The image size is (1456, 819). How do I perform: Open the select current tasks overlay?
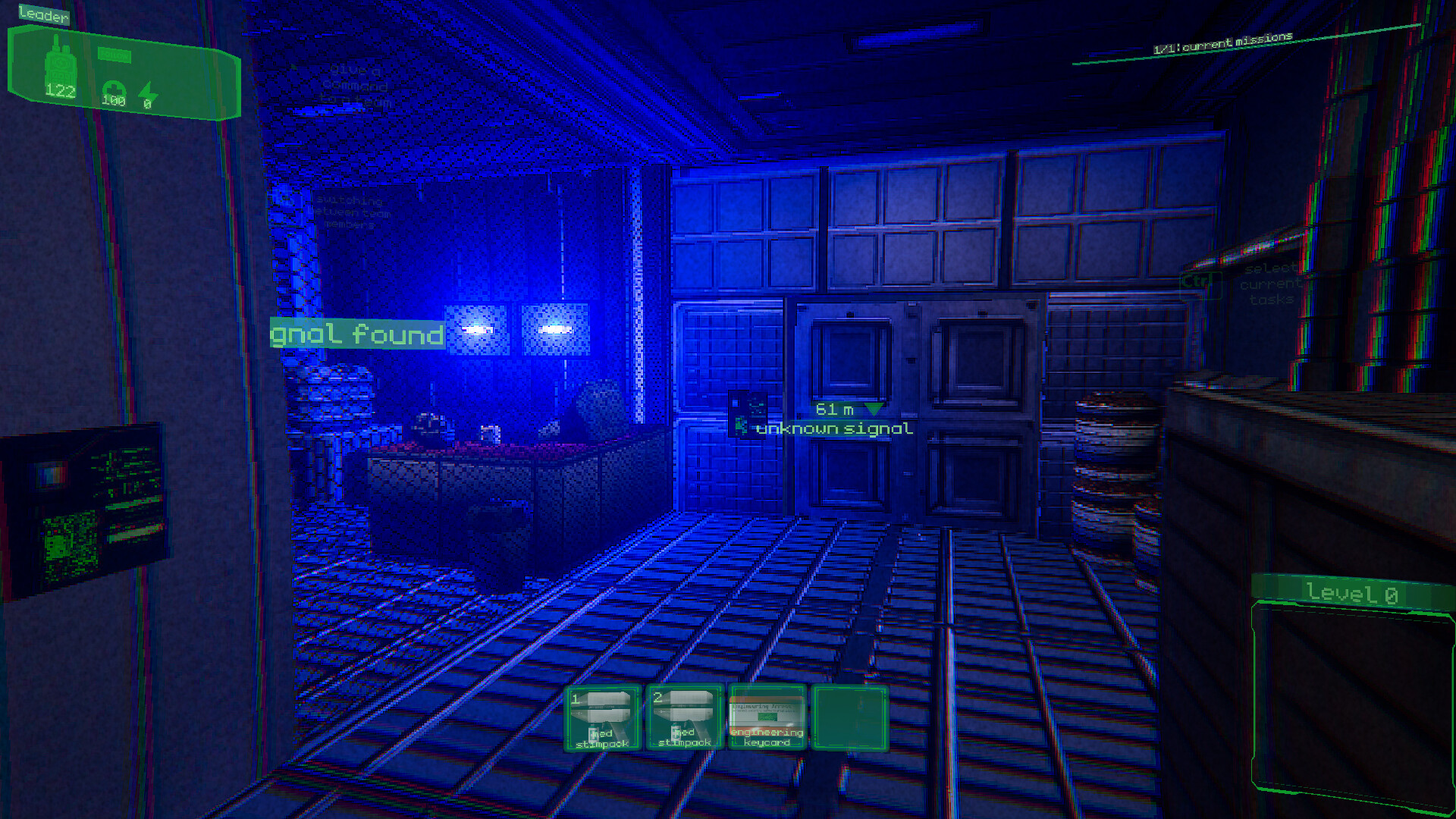[x=1269, y=284]
